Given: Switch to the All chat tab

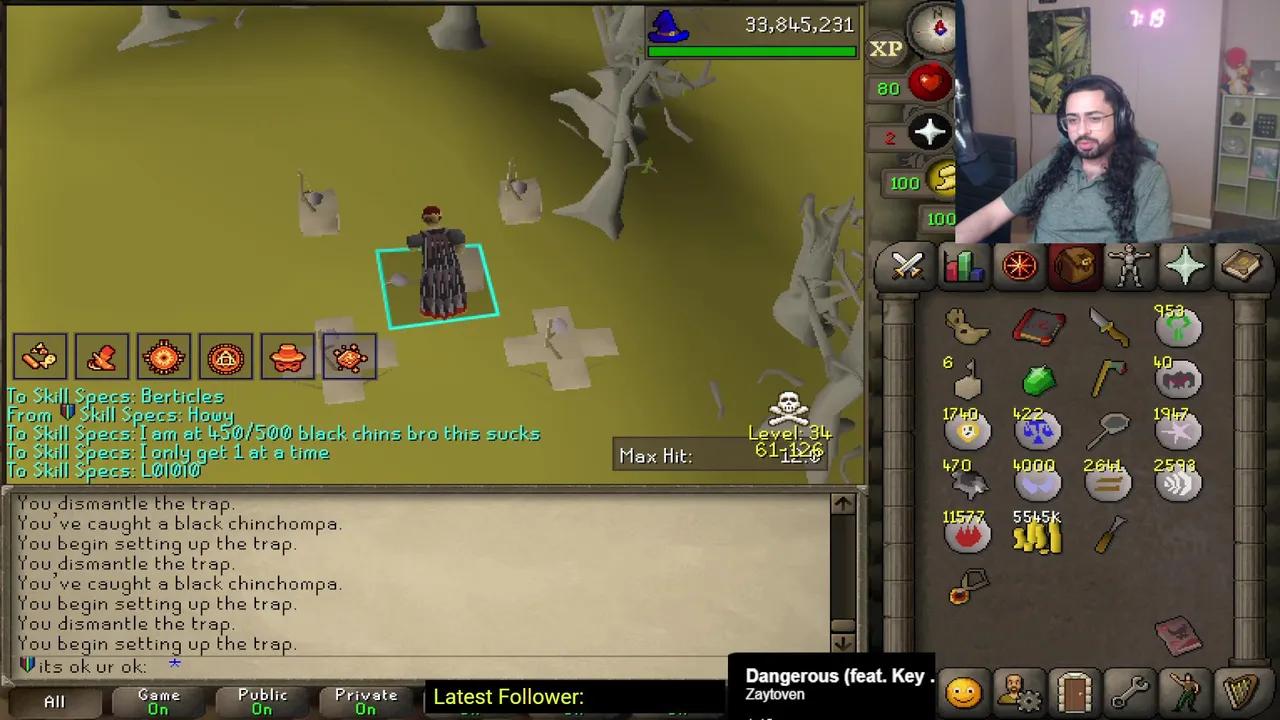Looking at the screenshot, I should coord(54,699).
